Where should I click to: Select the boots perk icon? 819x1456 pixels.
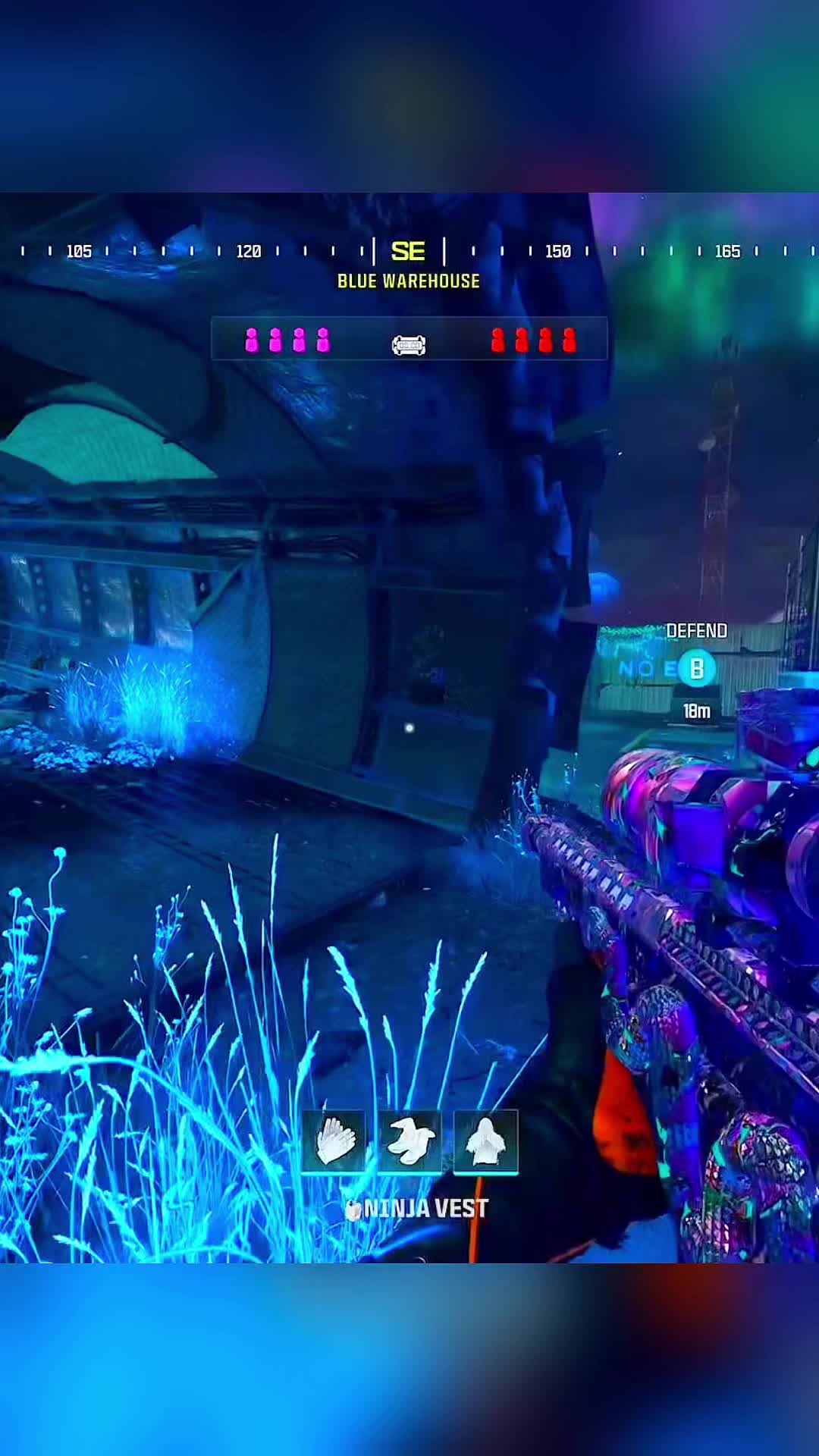pos(409,1141)
